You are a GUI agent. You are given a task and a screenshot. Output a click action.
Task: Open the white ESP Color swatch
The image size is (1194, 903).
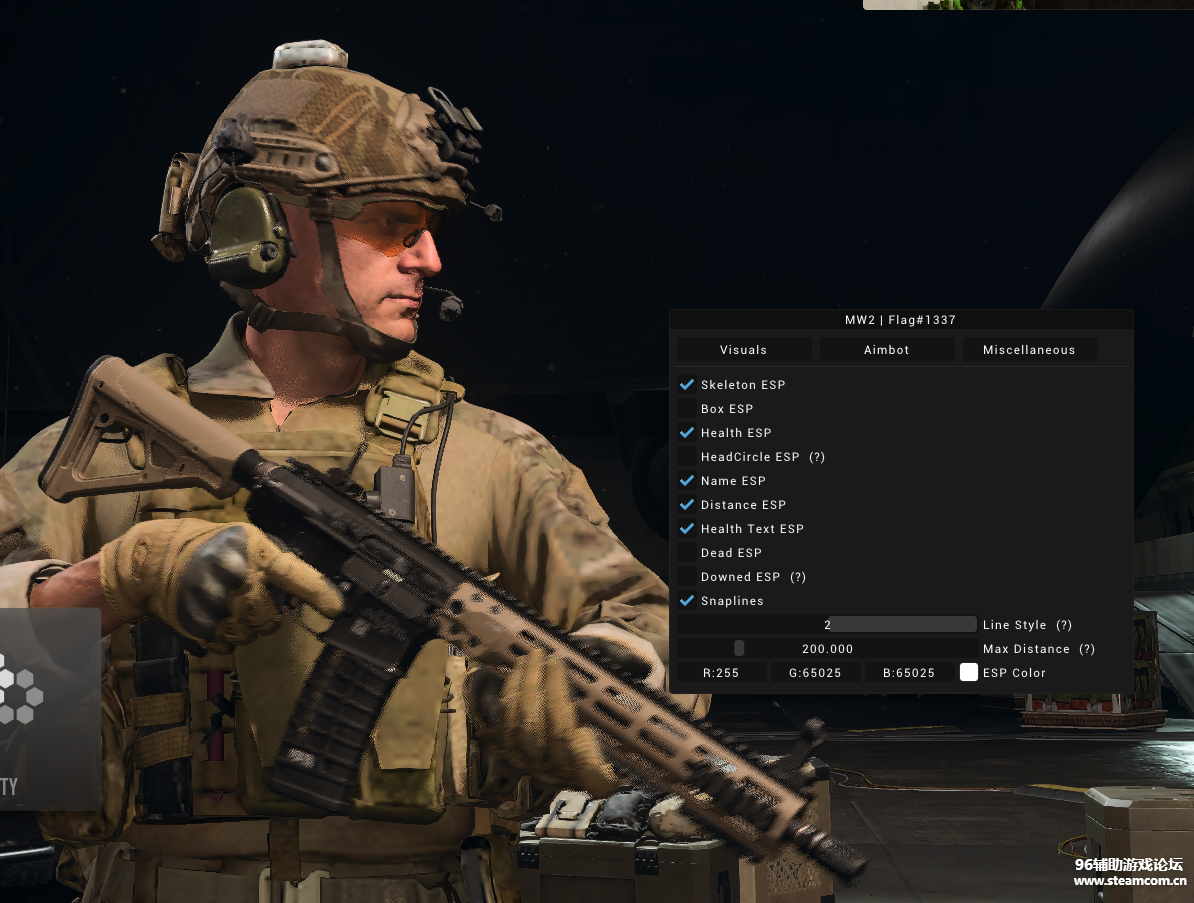tap(969, 673)
